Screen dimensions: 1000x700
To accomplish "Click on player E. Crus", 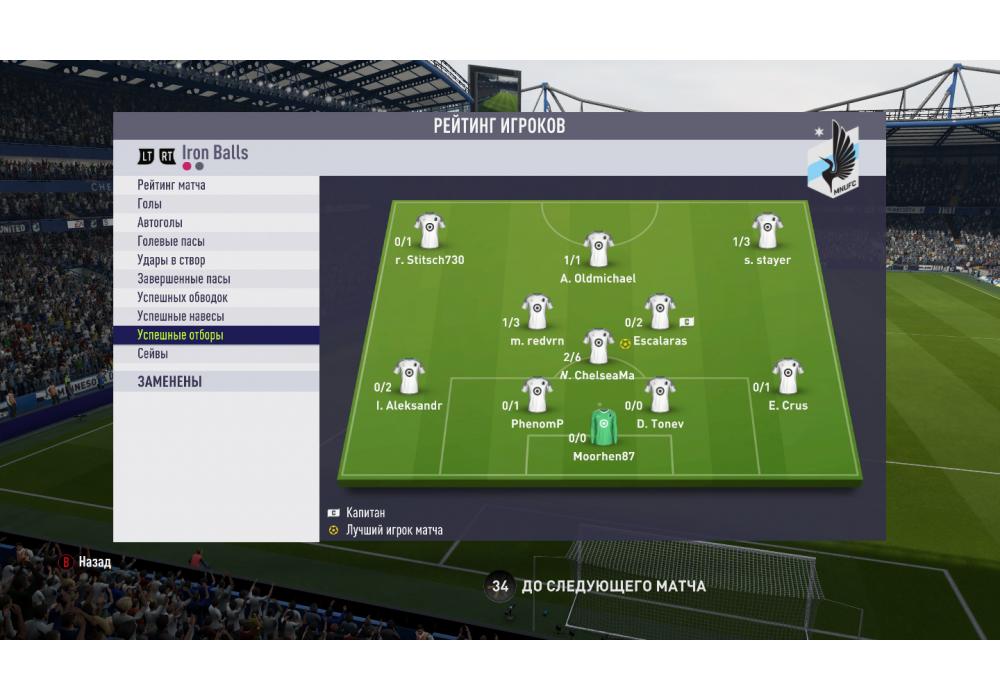I will click(x=787, y=377).
